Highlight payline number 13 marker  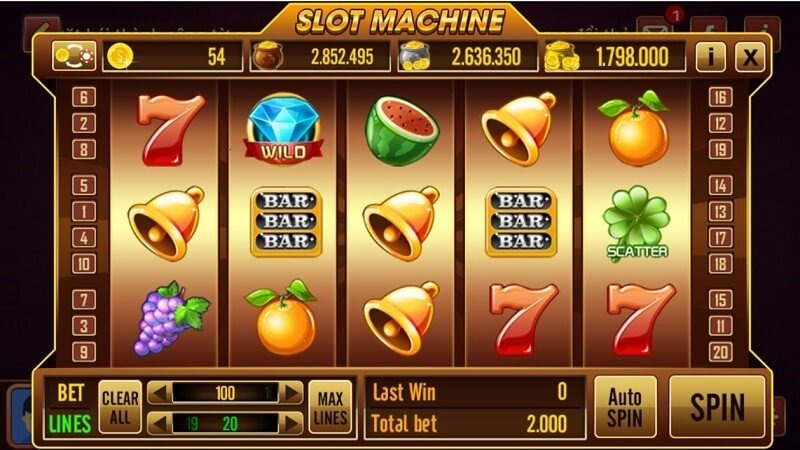pyautogui.click(x=719, y=212)
